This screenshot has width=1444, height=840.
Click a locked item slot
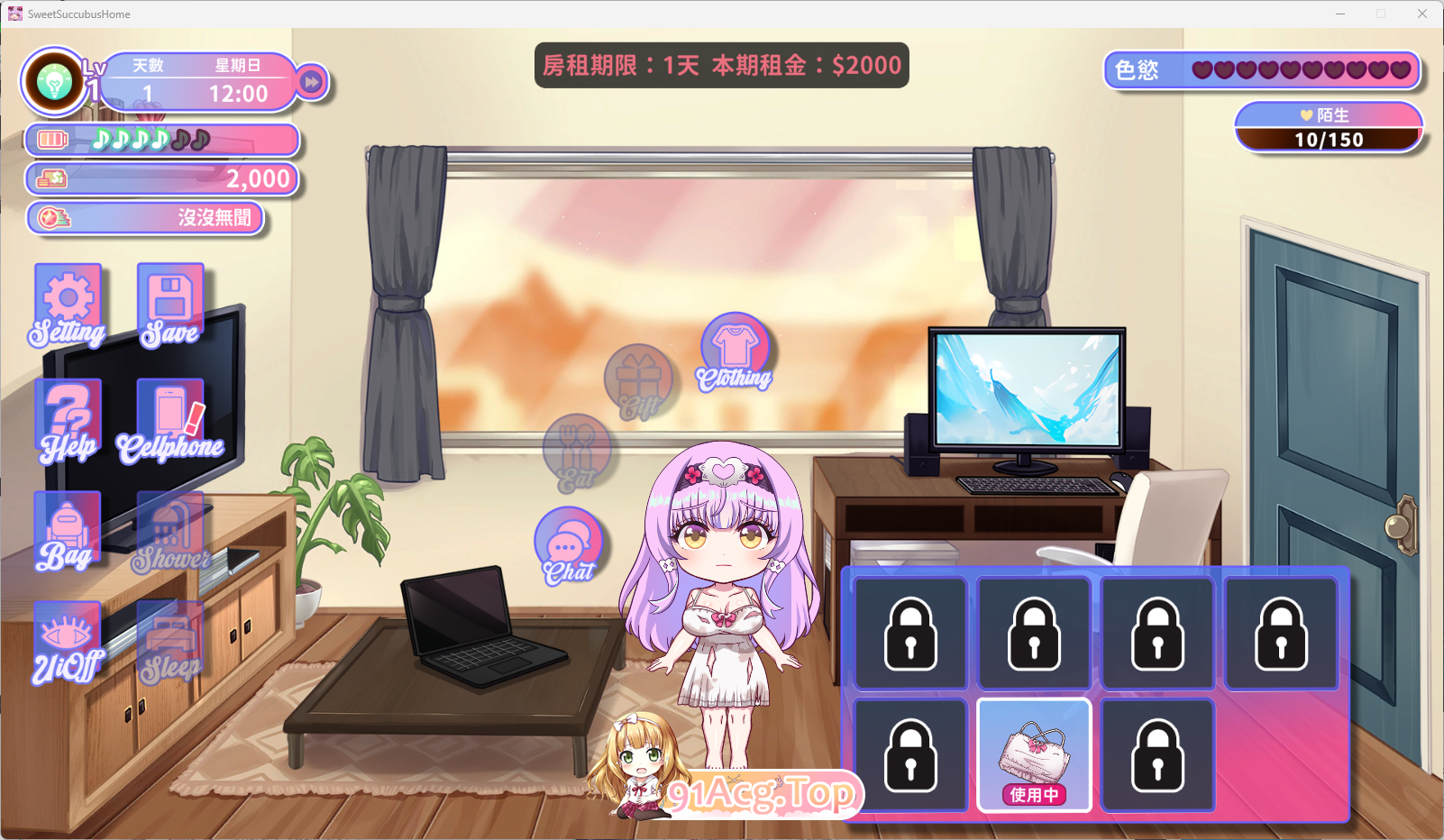909,632
